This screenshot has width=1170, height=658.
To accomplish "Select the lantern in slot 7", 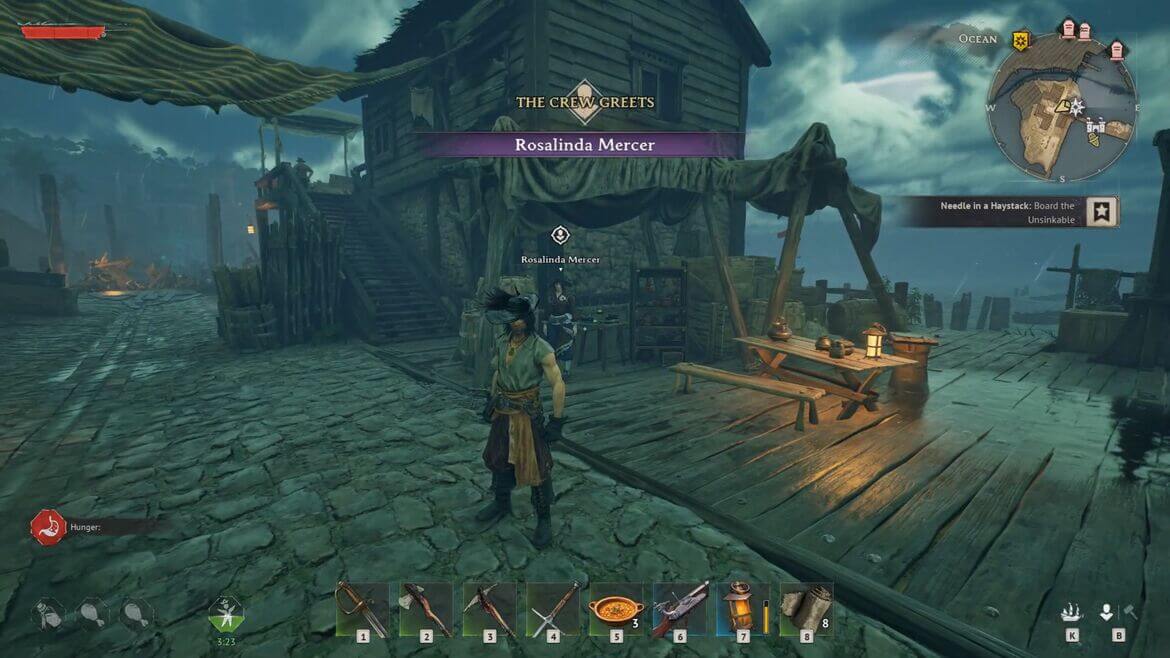I will click(x=742, y=608).
